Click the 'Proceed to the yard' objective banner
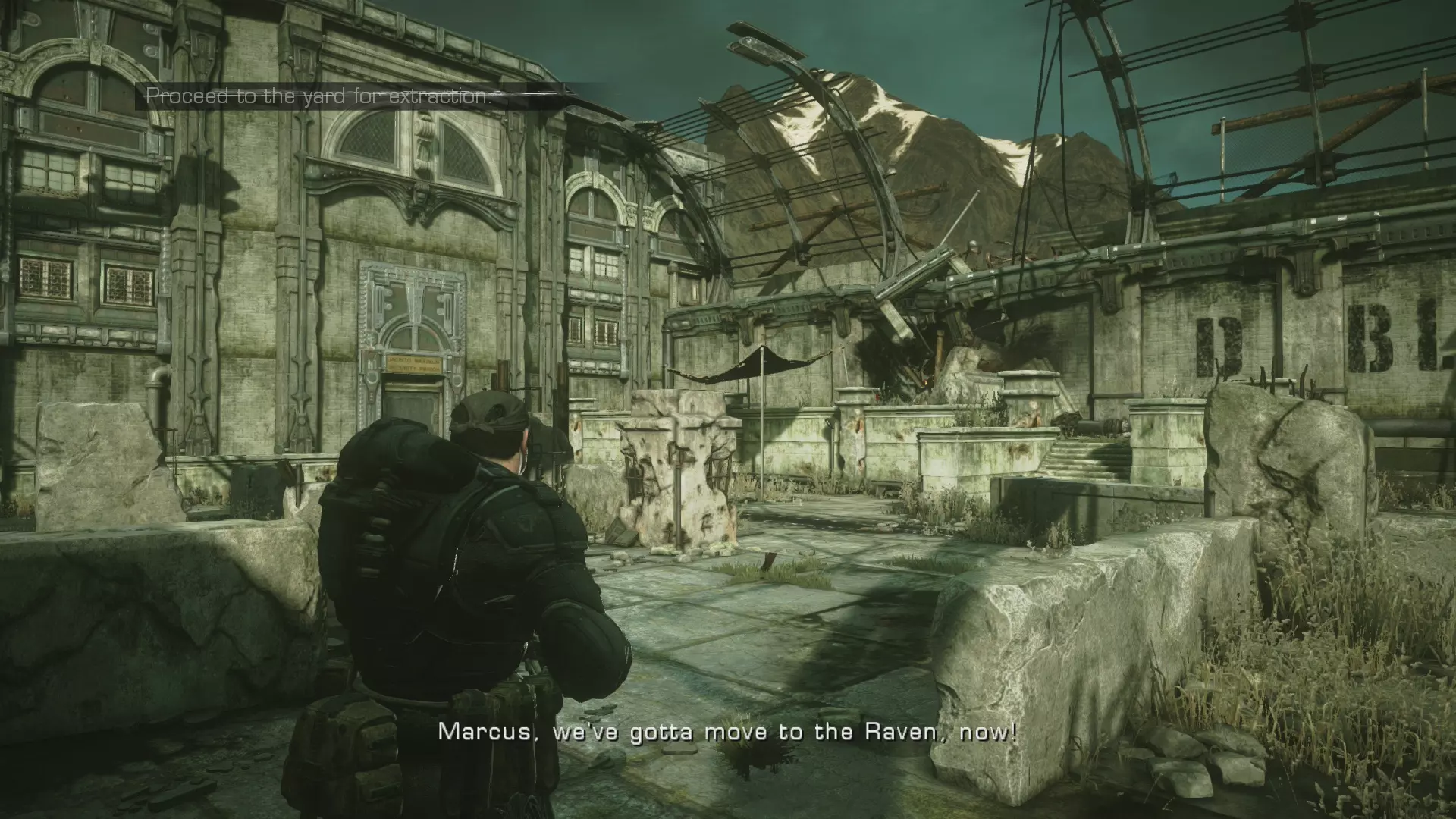This screenshot has width=1456, height=819. 318,96
